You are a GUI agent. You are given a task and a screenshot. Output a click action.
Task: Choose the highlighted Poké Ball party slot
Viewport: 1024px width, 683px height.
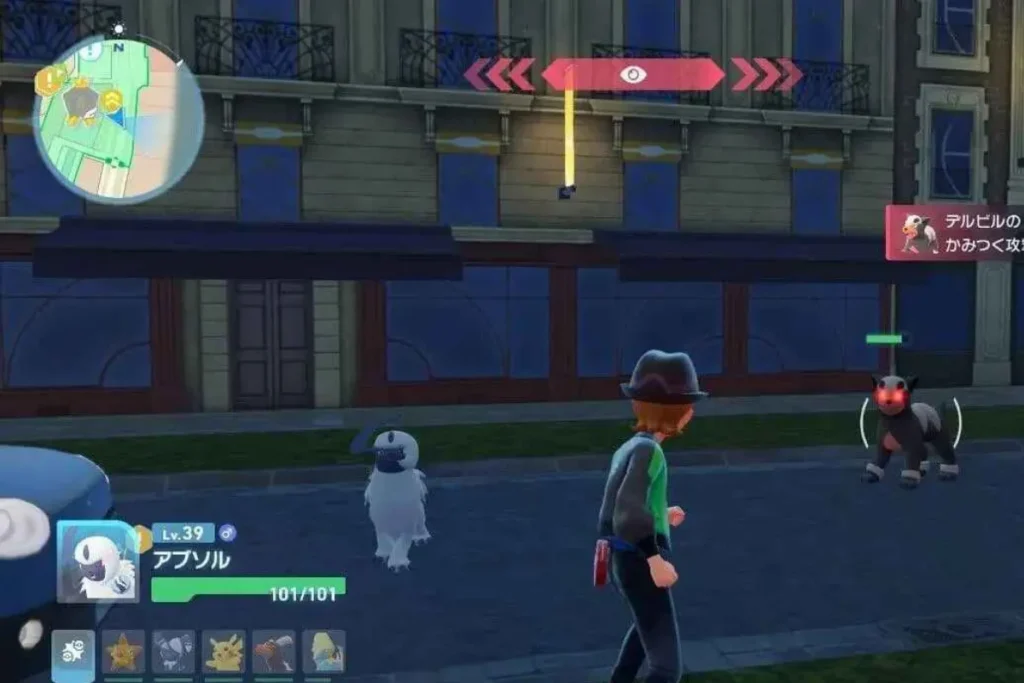click(x=73, y=652)
